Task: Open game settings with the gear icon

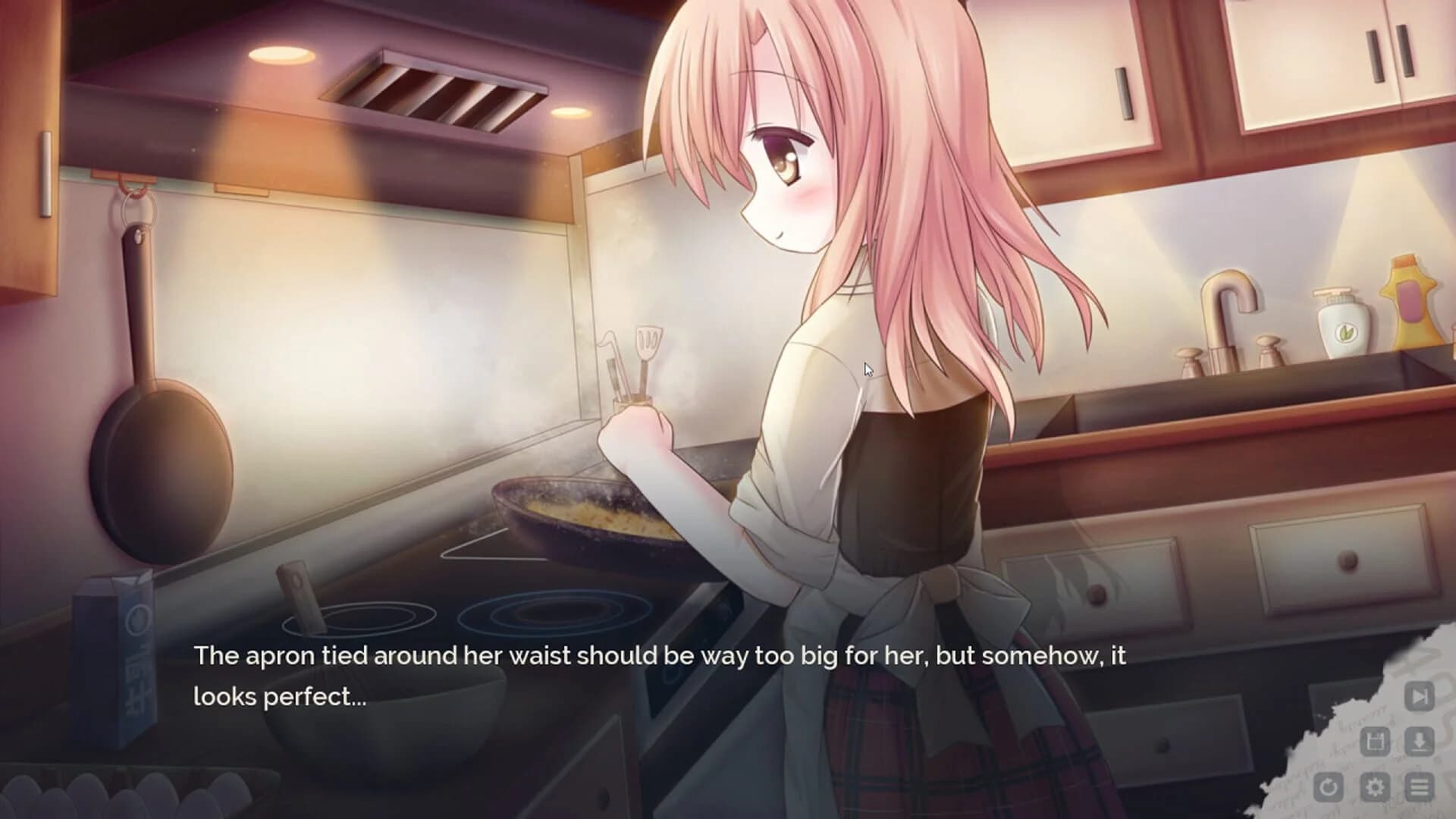Action: [x=1375, y=786]
